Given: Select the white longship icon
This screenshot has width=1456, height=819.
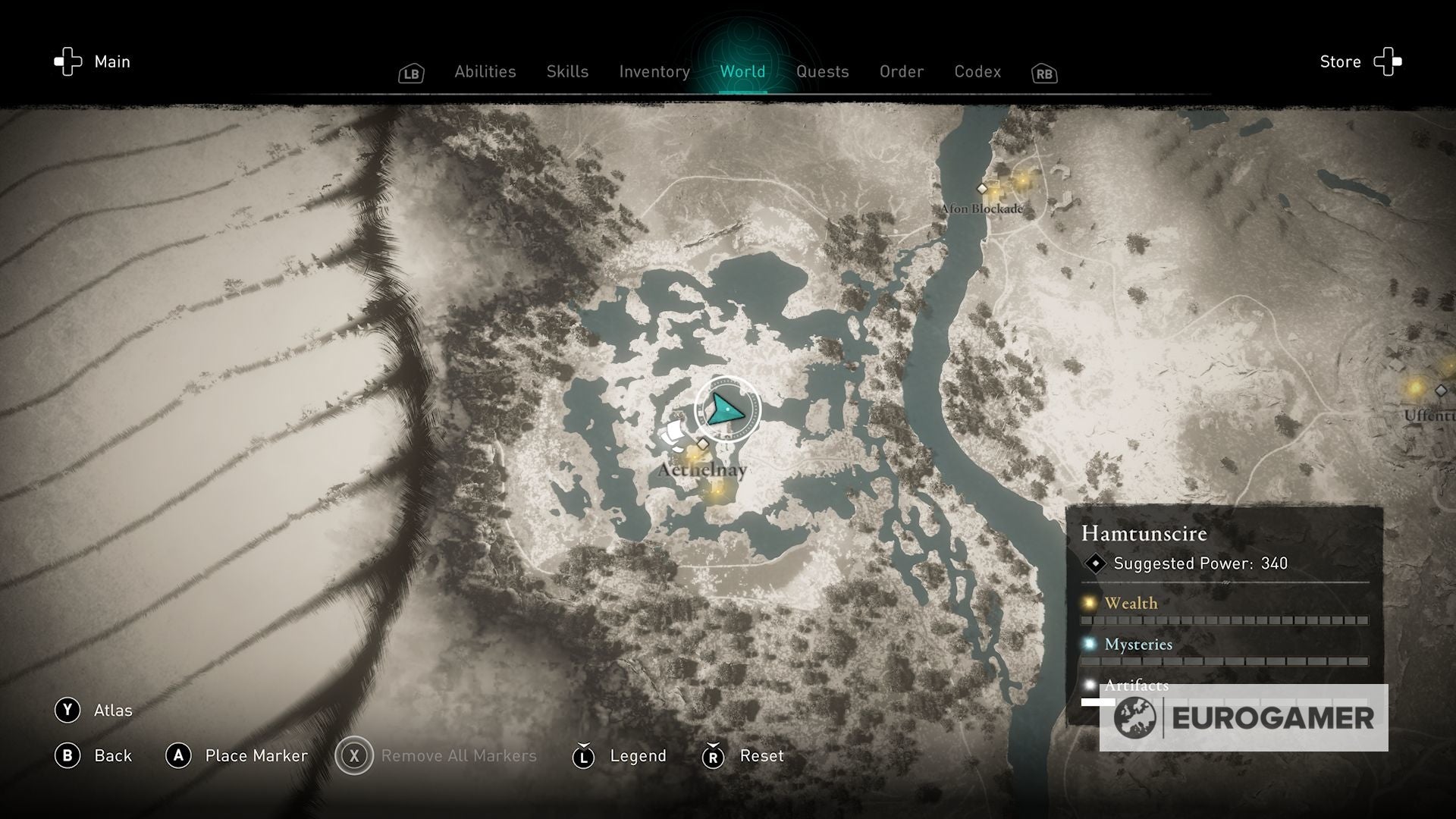Looking at the screenshot, I should [x=673, y=435].
